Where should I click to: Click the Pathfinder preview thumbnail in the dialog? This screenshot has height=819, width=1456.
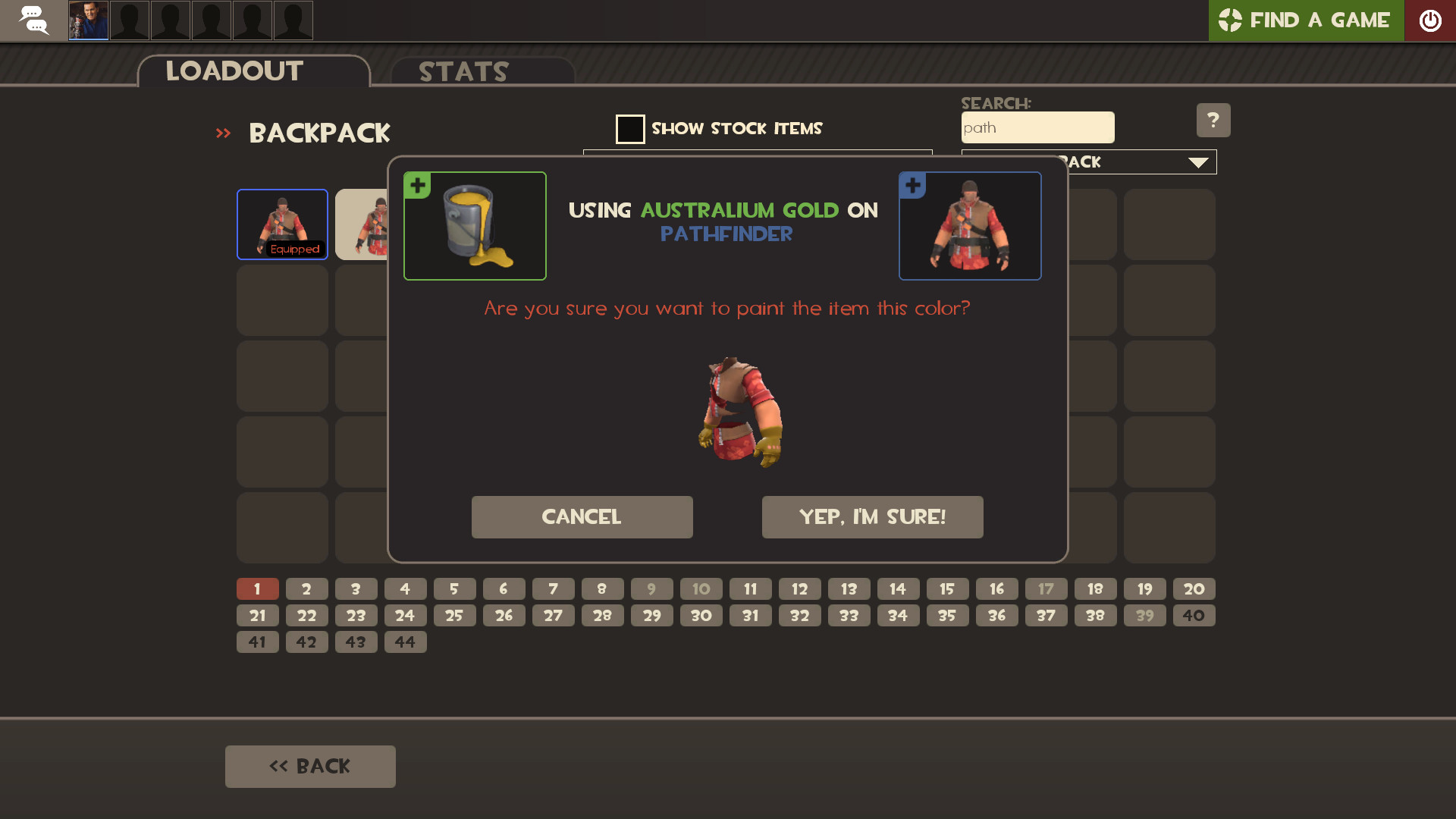click(970, 226)
